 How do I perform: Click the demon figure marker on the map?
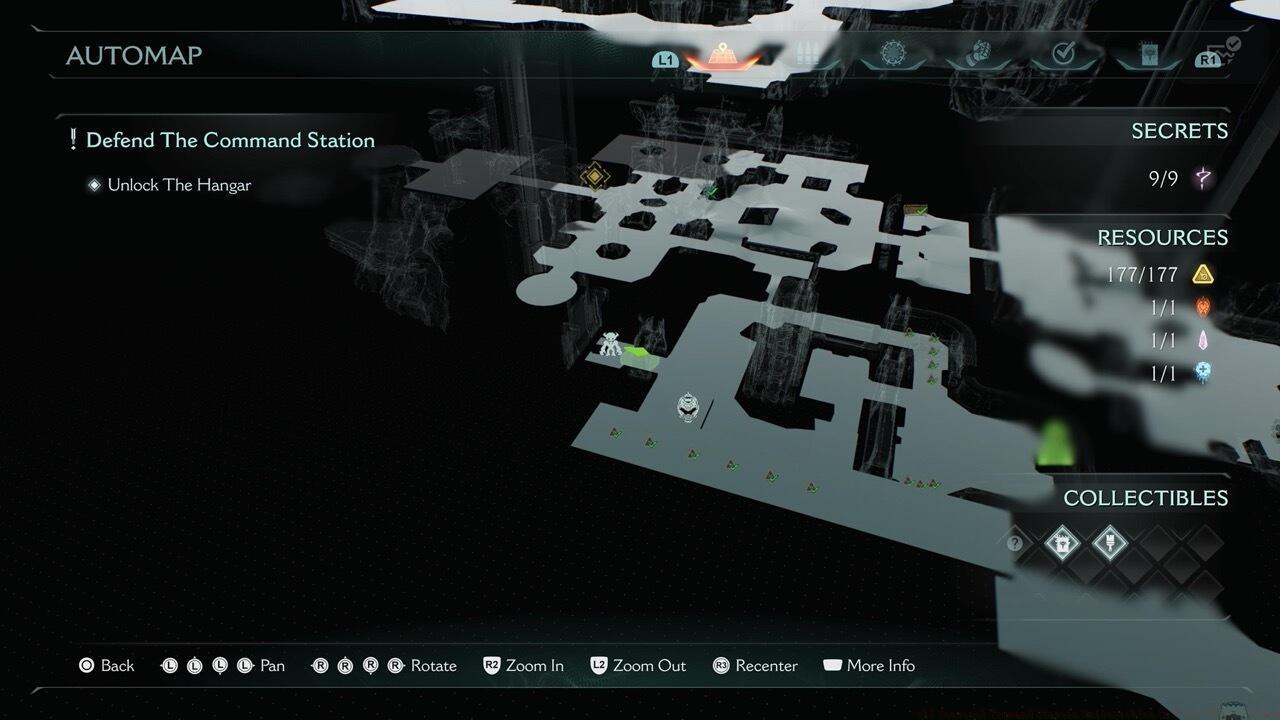[611, 345]
